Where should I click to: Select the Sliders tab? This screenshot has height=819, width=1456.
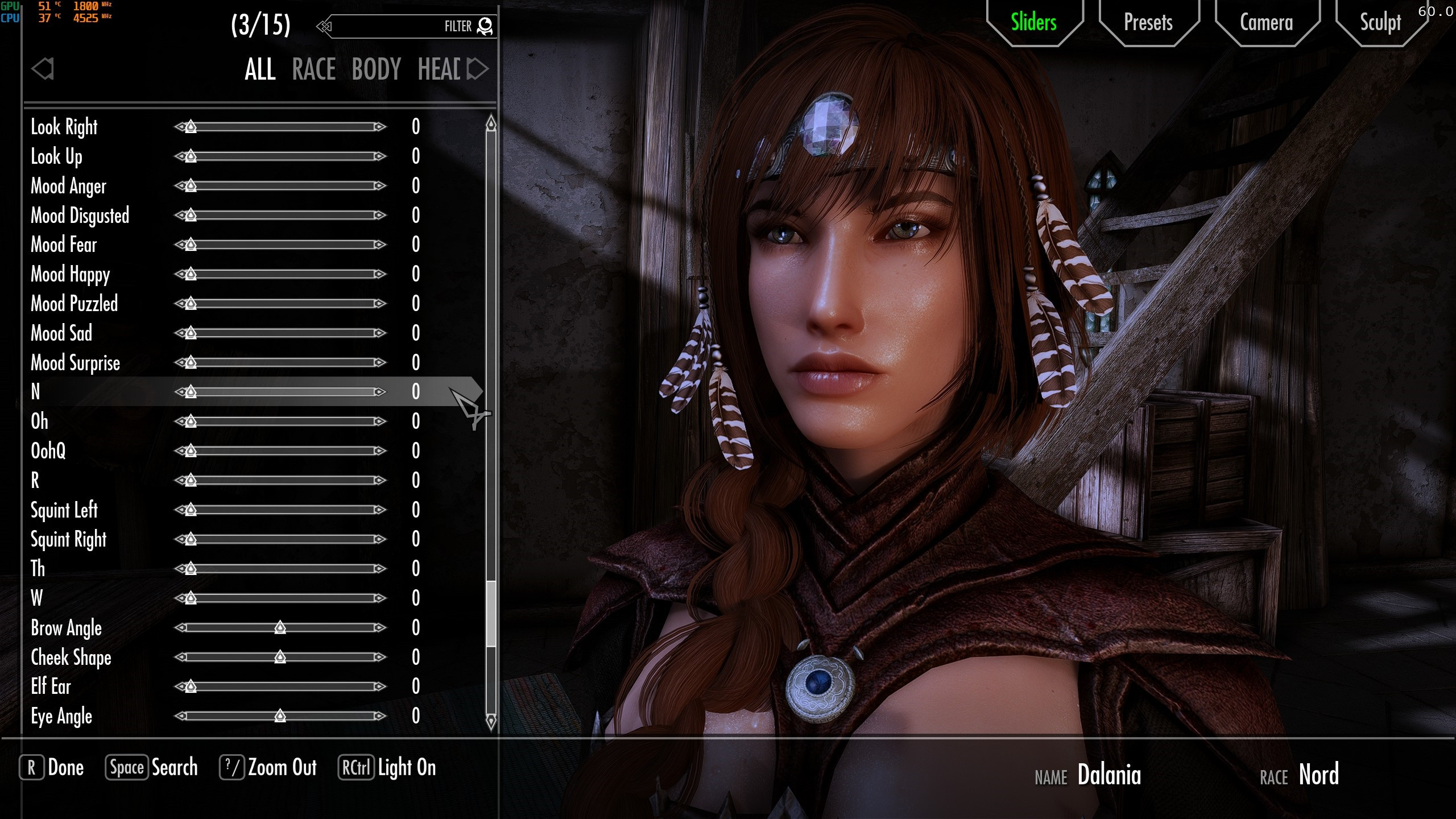[x=1033, y=23]
